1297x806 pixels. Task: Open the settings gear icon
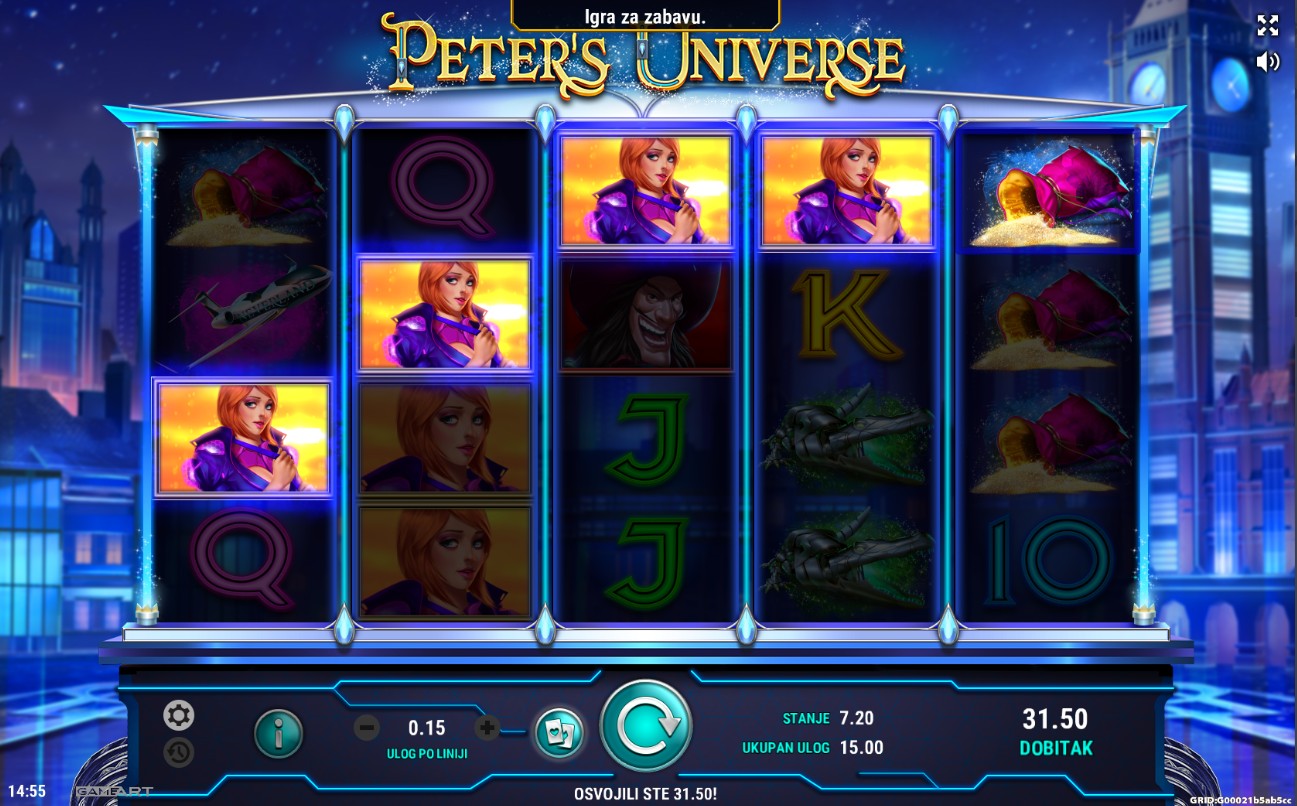[x=179, y=715]
